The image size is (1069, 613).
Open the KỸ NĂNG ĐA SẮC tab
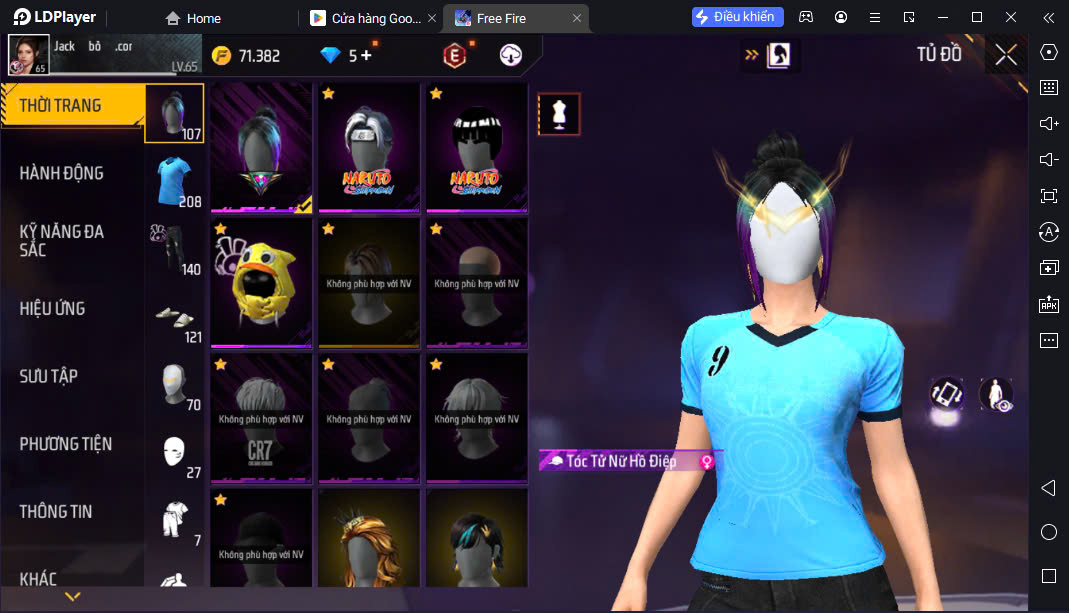tap(62, 240)
